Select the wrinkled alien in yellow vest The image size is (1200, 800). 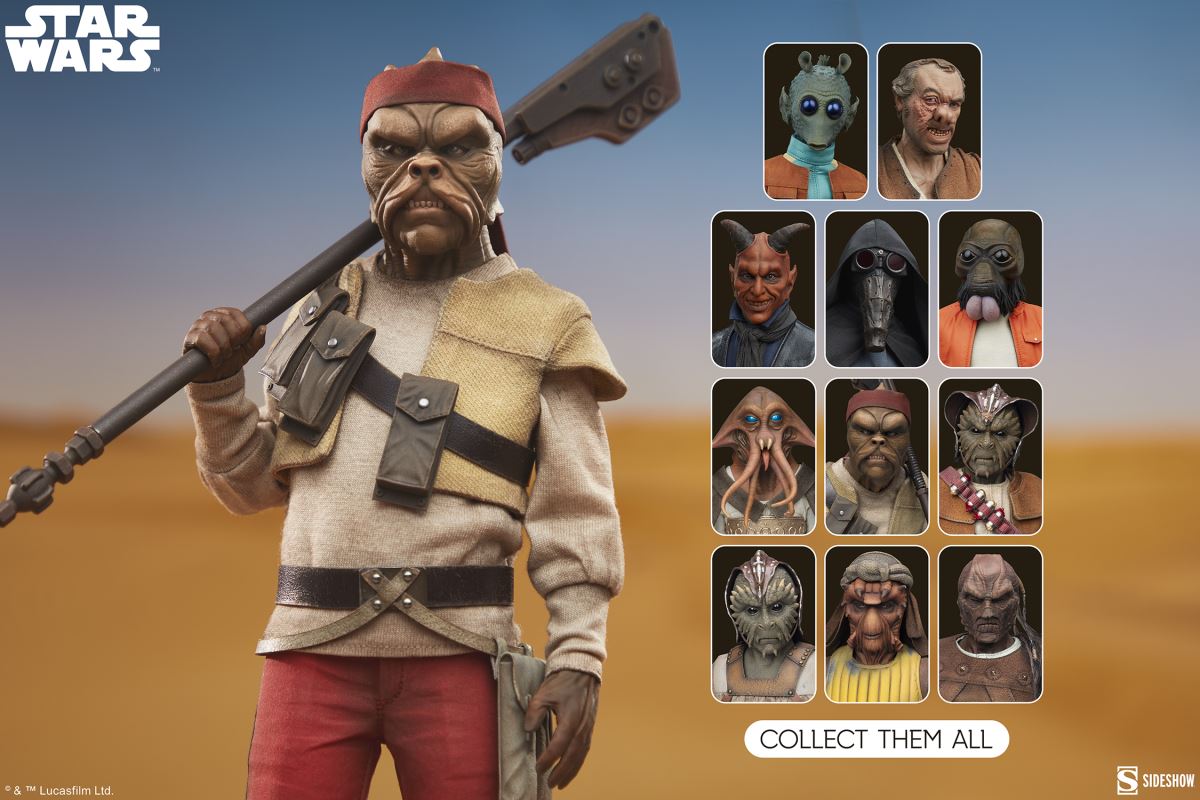pos(877,623)
